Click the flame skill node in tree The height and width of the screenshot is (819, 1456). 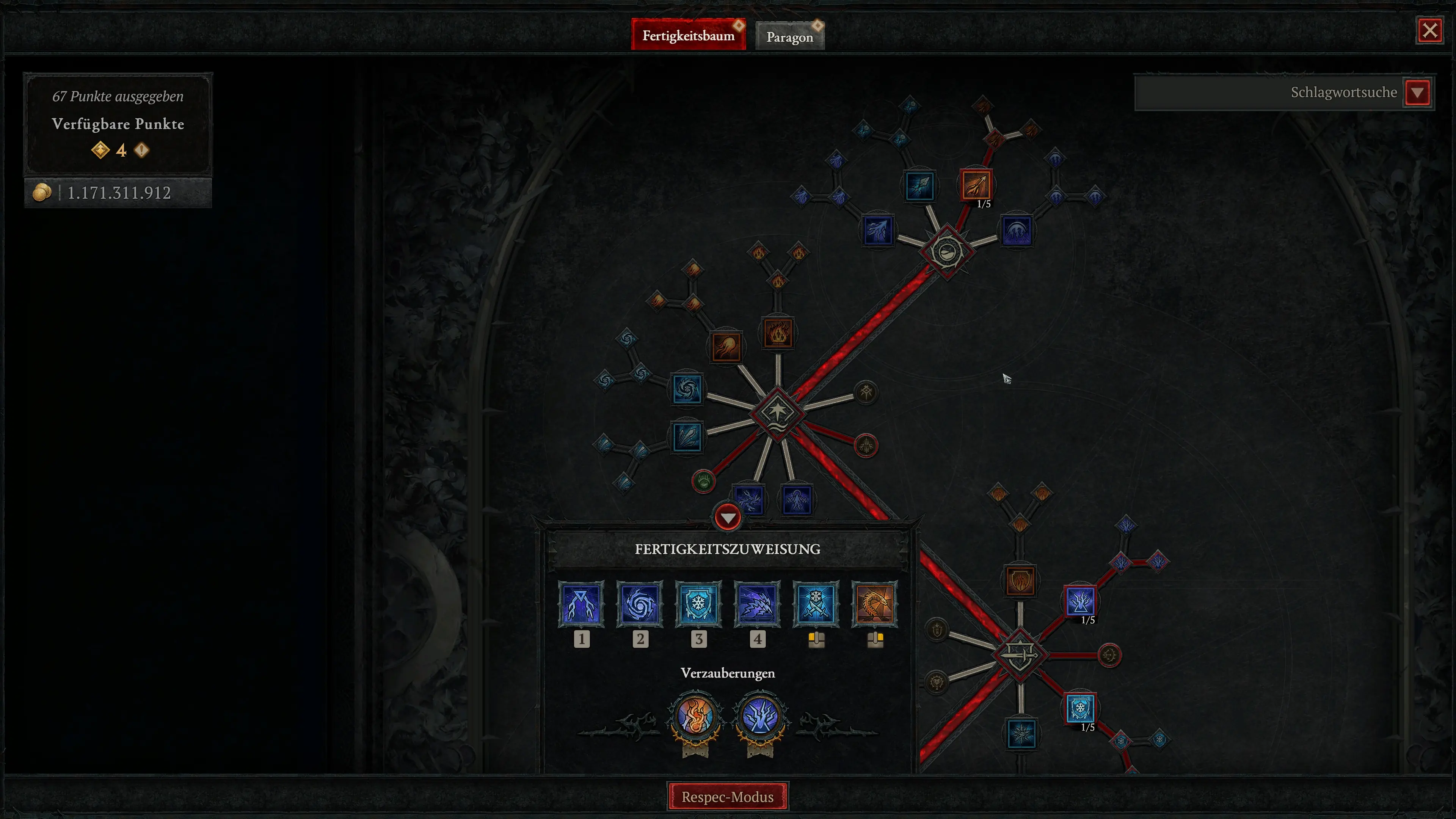pyautogui.click(x=778, y=333)
